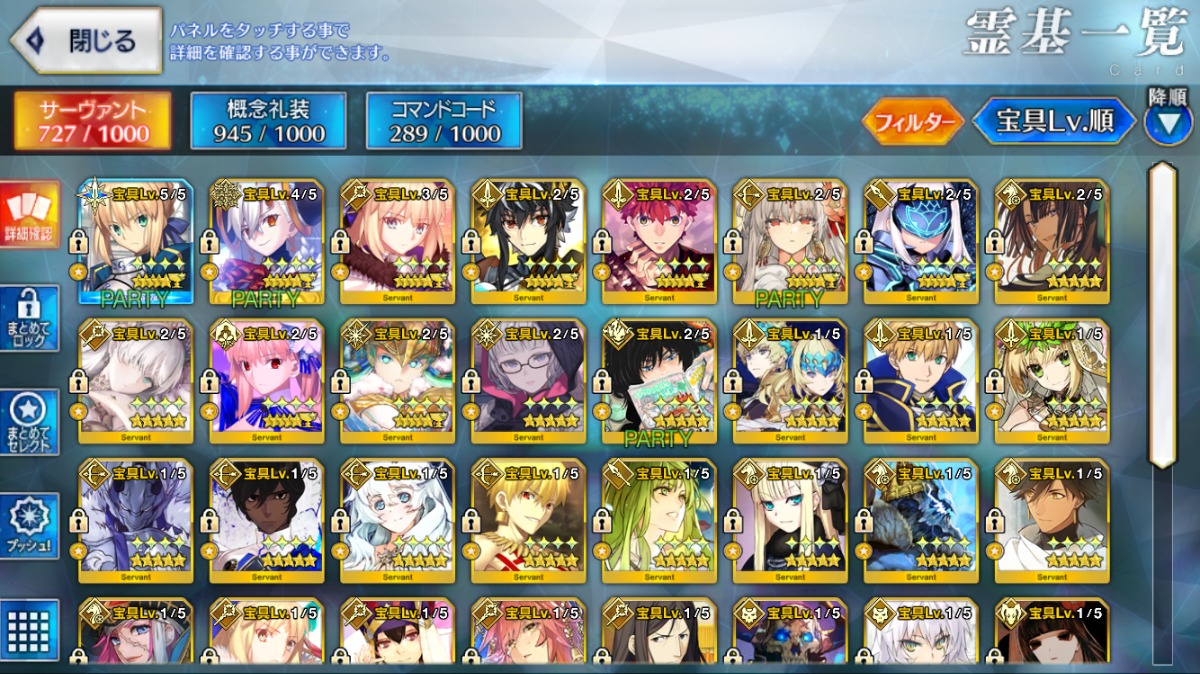
Task: Tap the プッシュ! button
Action: (30, 525)
